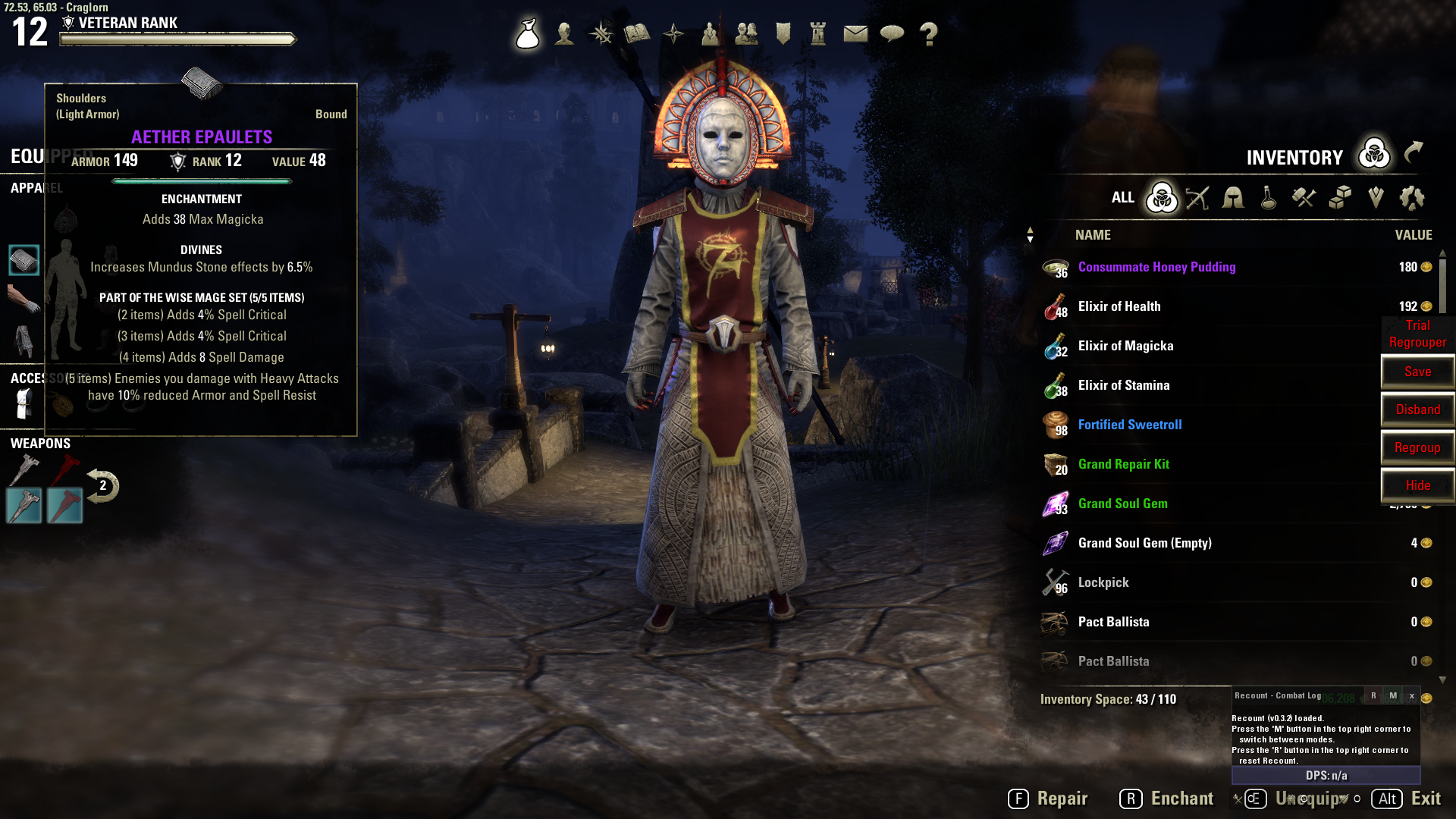The height and width of the screenshot is (819, 1456).
Task: Pick the Fortified Sweetroll entry
Action: (x=1130, y=425)
